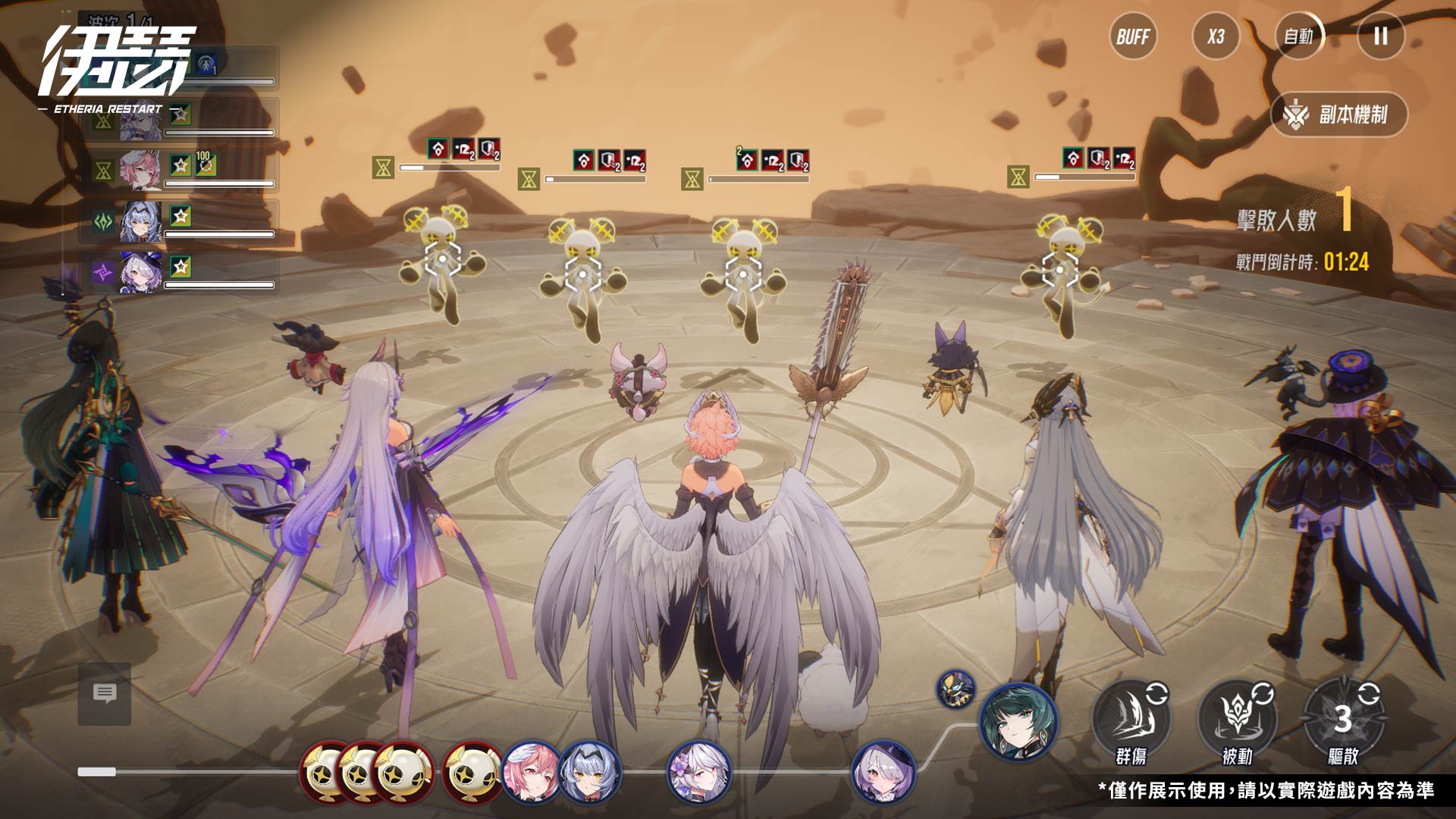
Task: Select the purple-hat hero in party list
Action: [141, 272]
